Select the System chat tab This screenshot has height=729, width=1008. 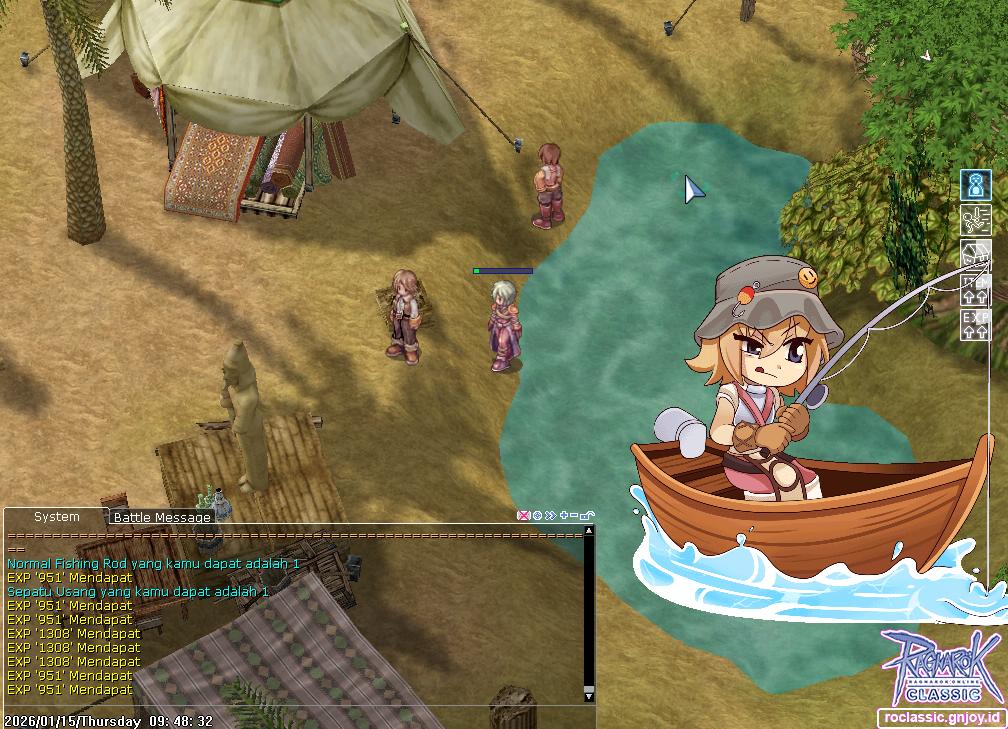pyautogui.click(x=56, y=517)
